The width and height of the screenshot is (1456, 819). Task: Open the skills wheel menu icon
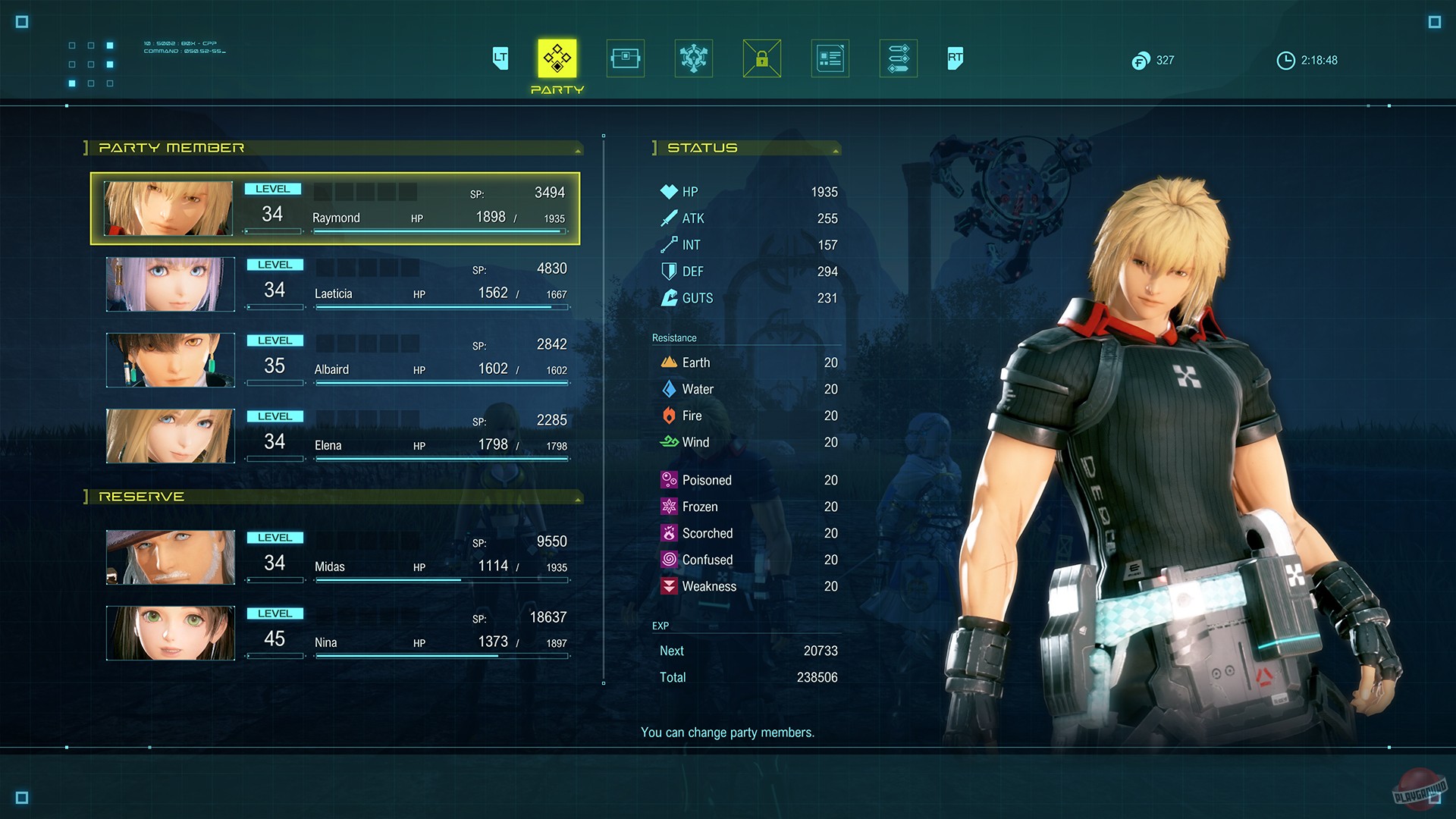click(693, 58)
